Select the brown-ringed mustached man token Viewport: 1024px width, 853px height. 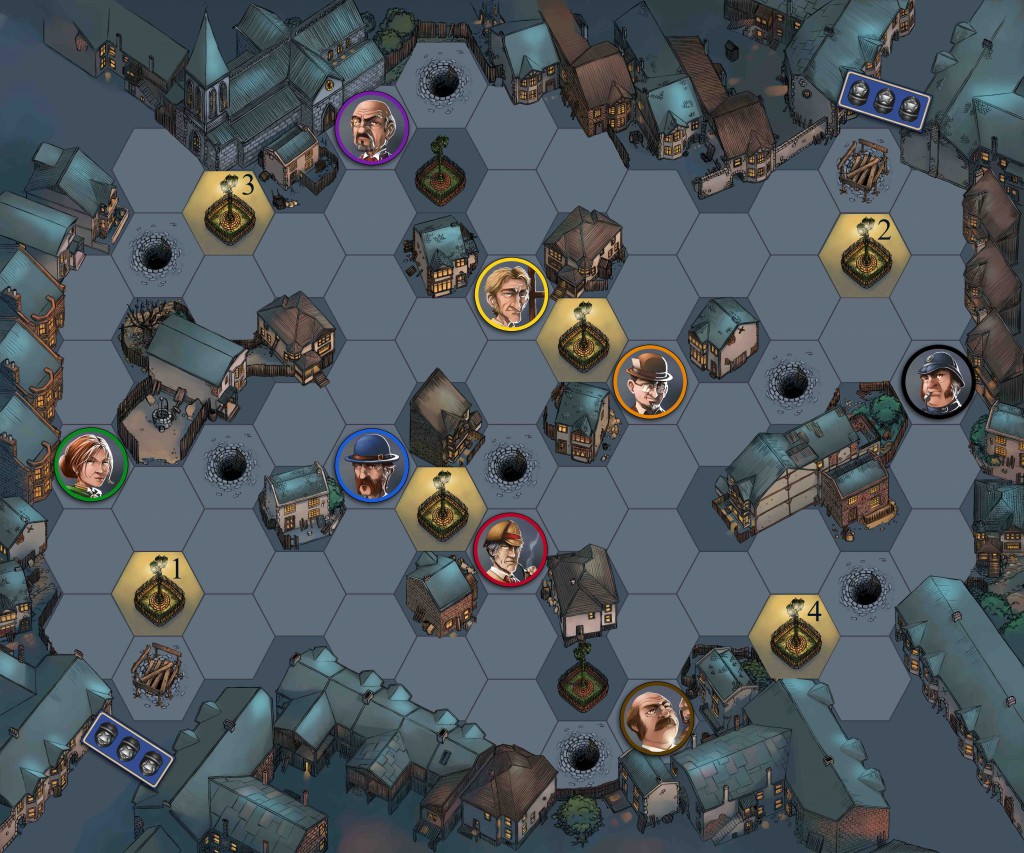coord(656,717)
